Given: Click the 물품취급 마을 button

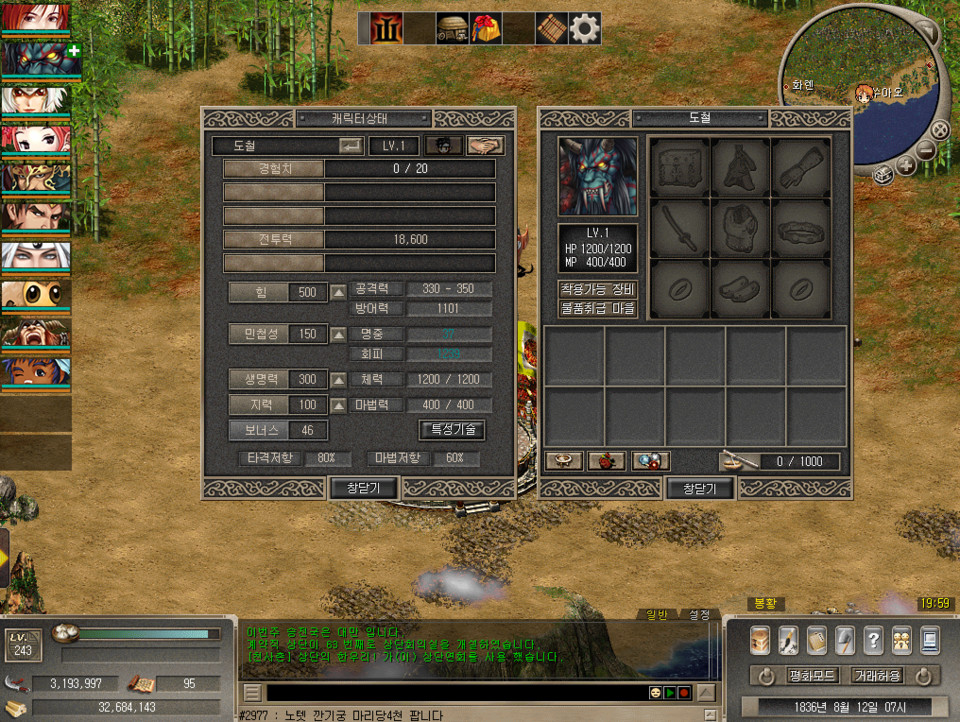Looking at the screenshot, I should [x=597, y=309].
